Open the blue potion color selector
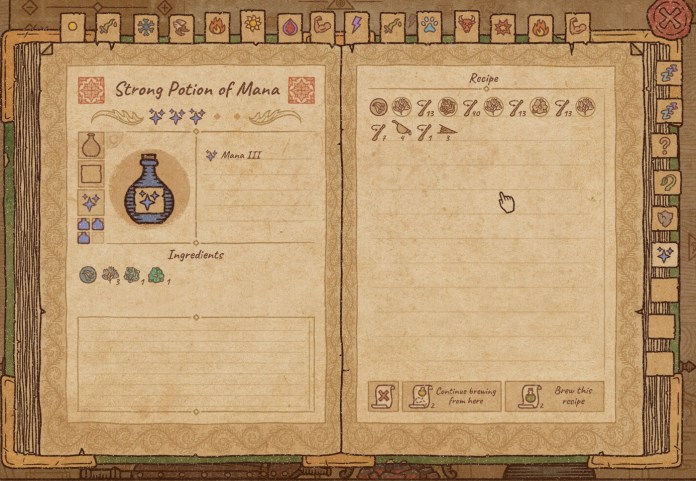This screenshot has width=696, height=481. tap(91, 231)
